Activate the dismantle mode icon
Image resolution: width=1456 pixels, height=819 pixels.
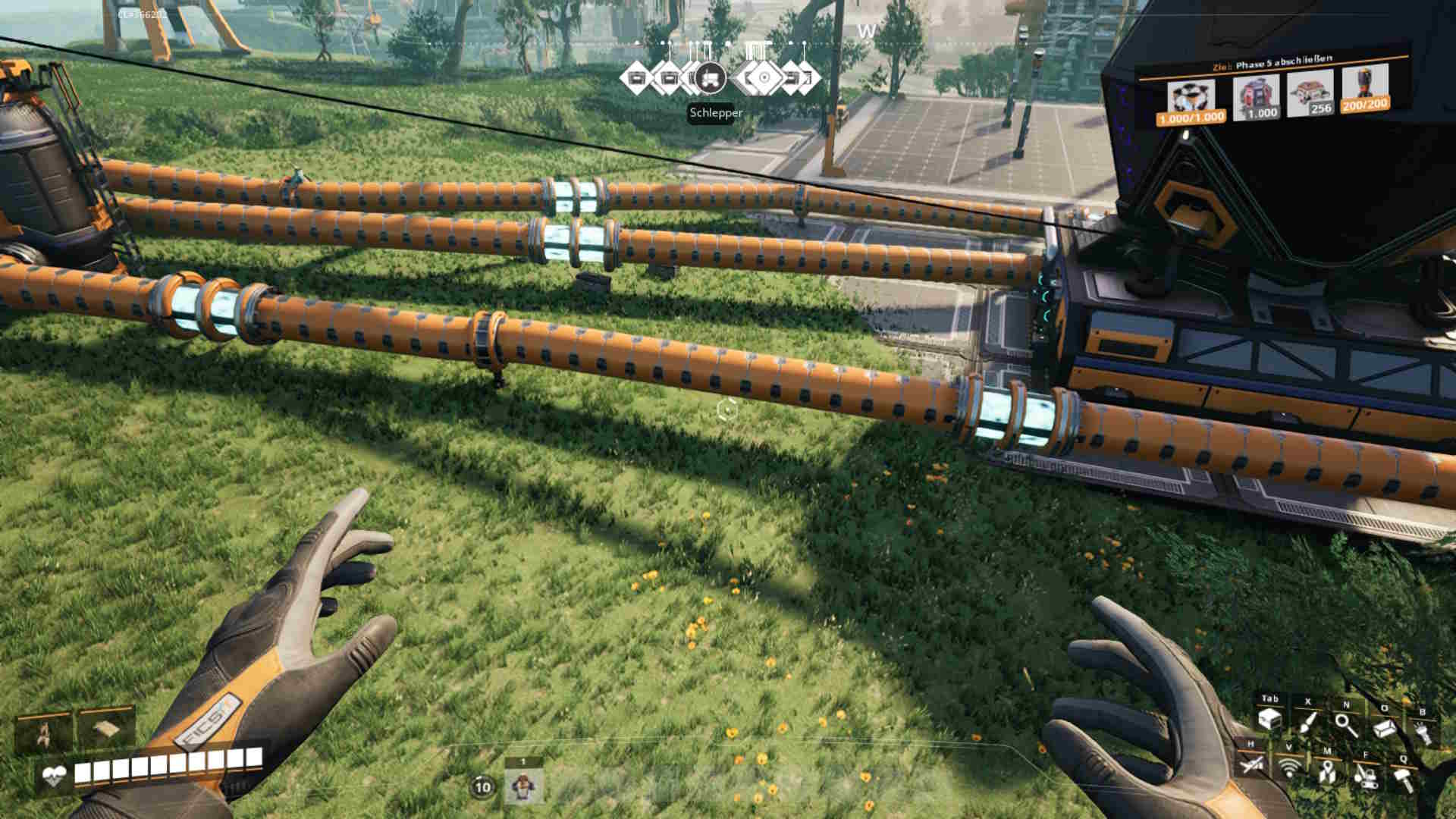coord(1365,776)
